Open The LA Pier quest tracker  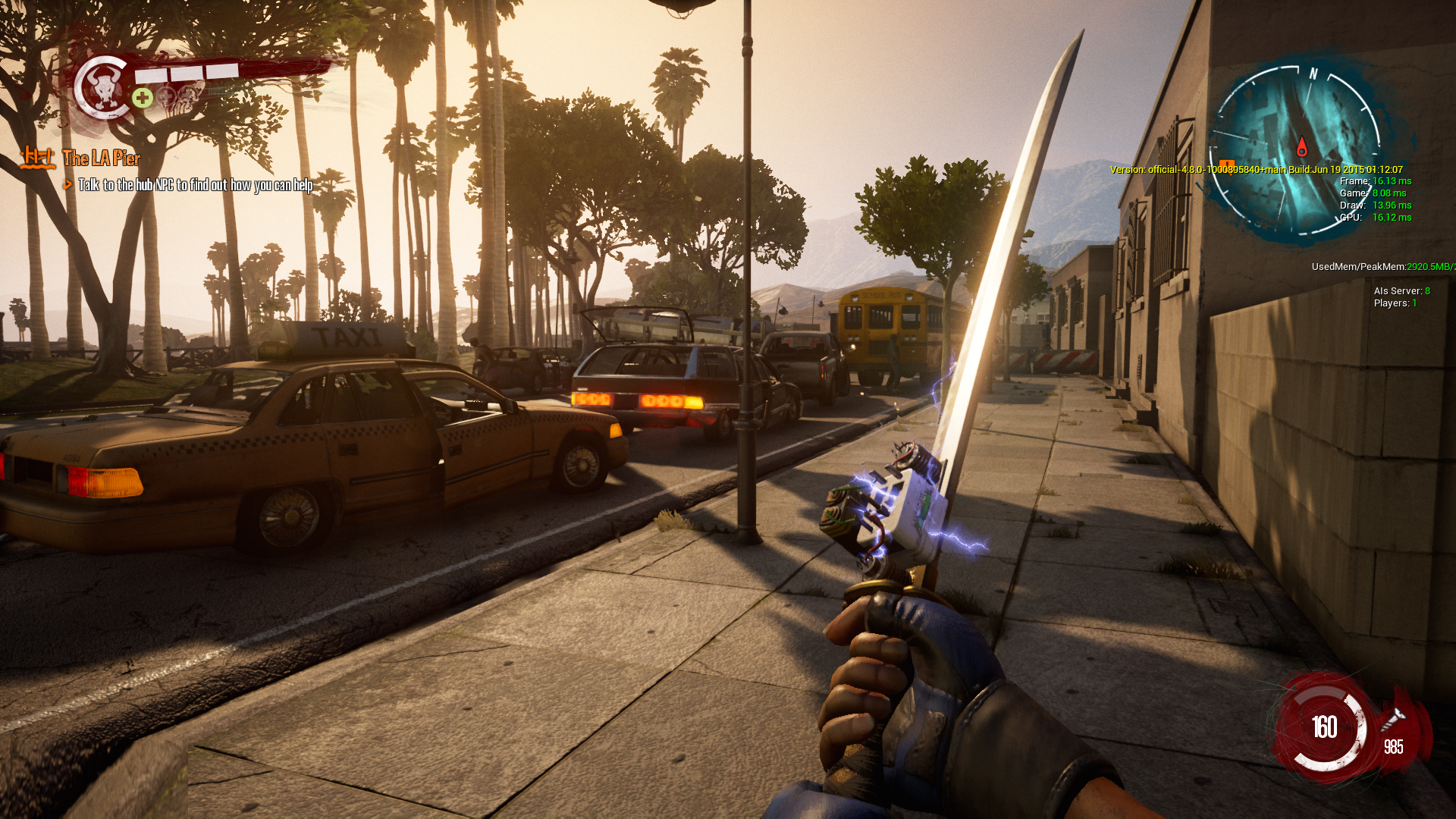(101, 158)
